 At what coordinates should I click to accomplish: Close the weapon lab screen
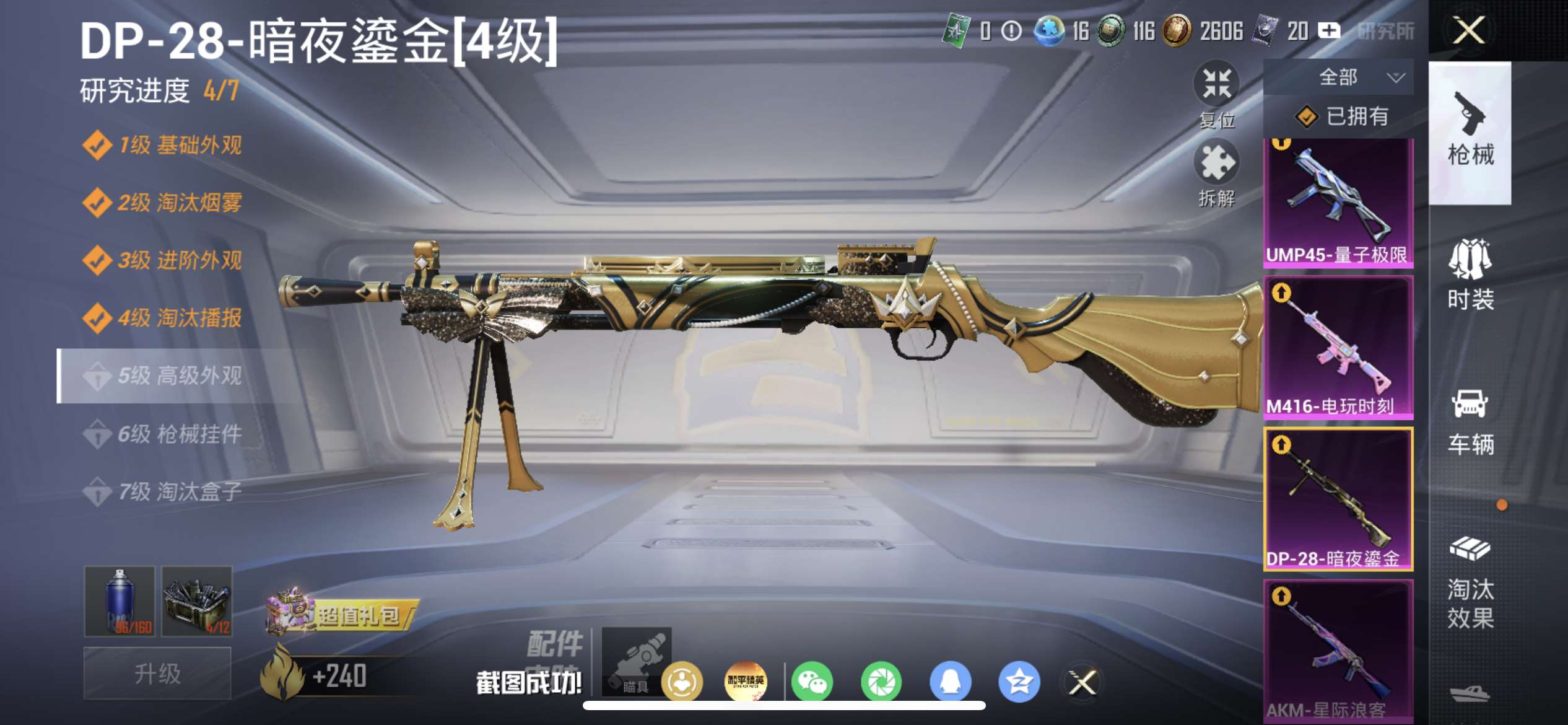pyautogui.click(x=1468, y=30)
